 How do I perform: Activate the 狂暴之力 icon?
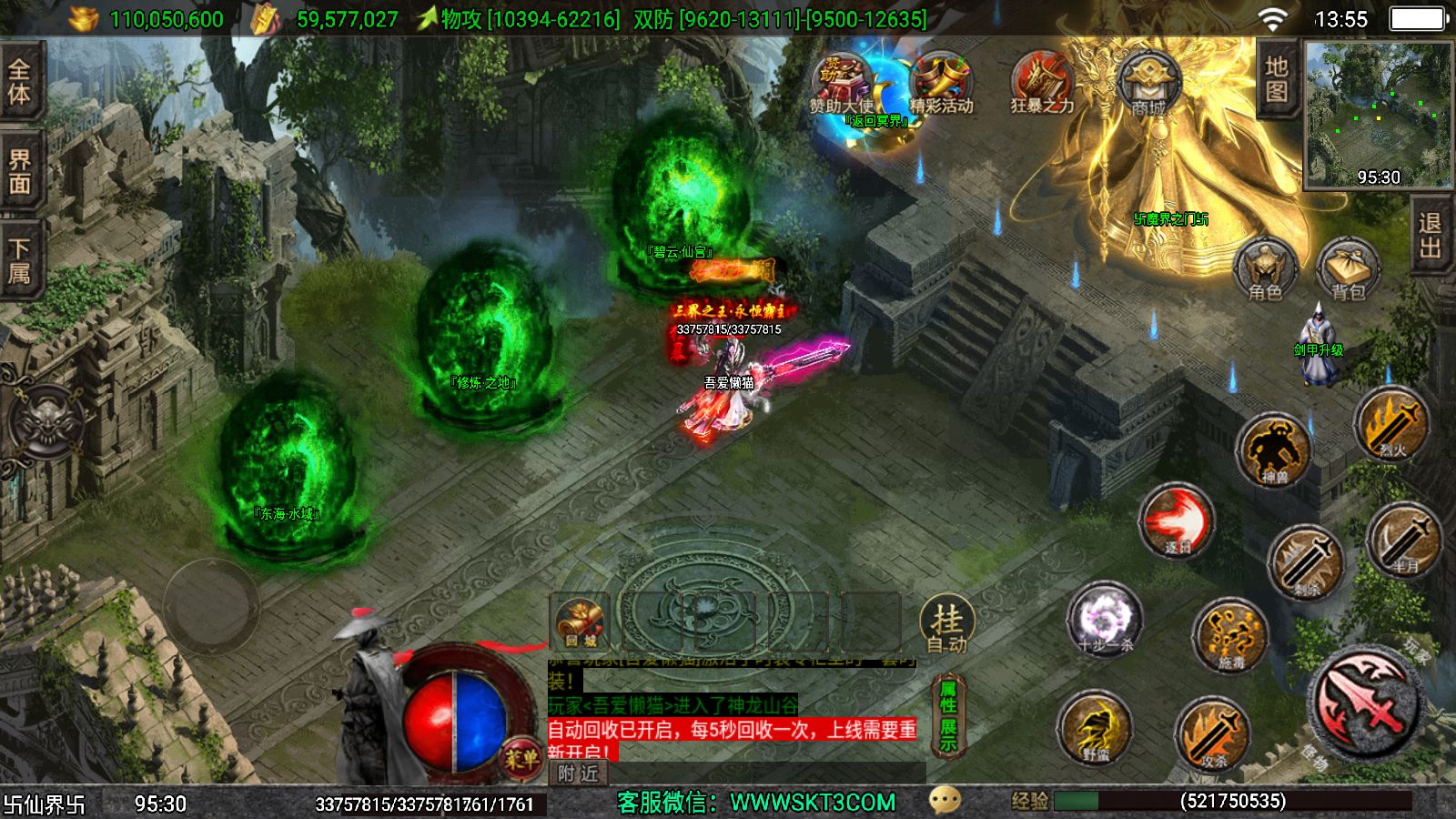(1042, 84)
